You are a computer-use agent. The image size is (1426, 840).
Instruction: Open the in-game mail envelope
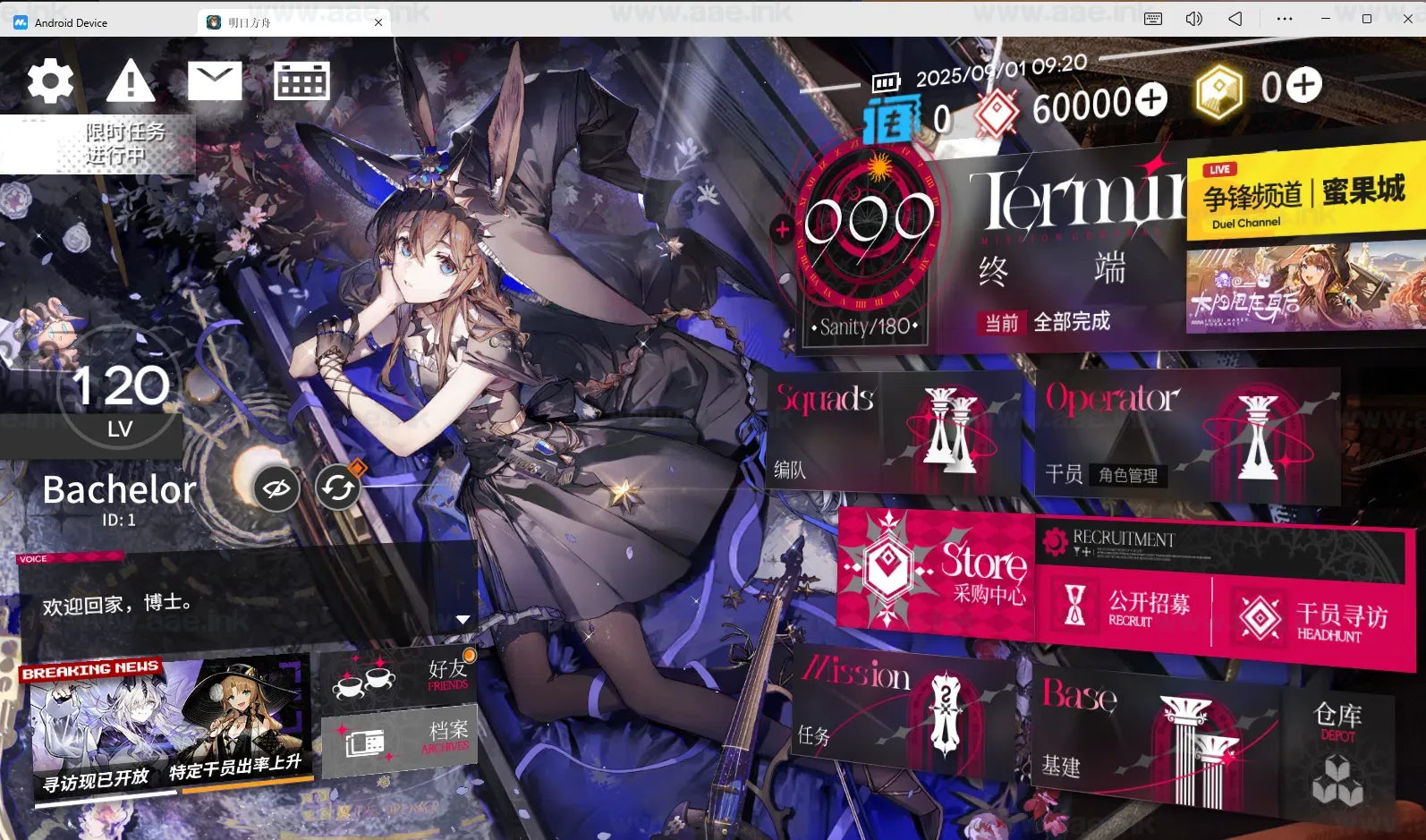[x=215, y=80]
